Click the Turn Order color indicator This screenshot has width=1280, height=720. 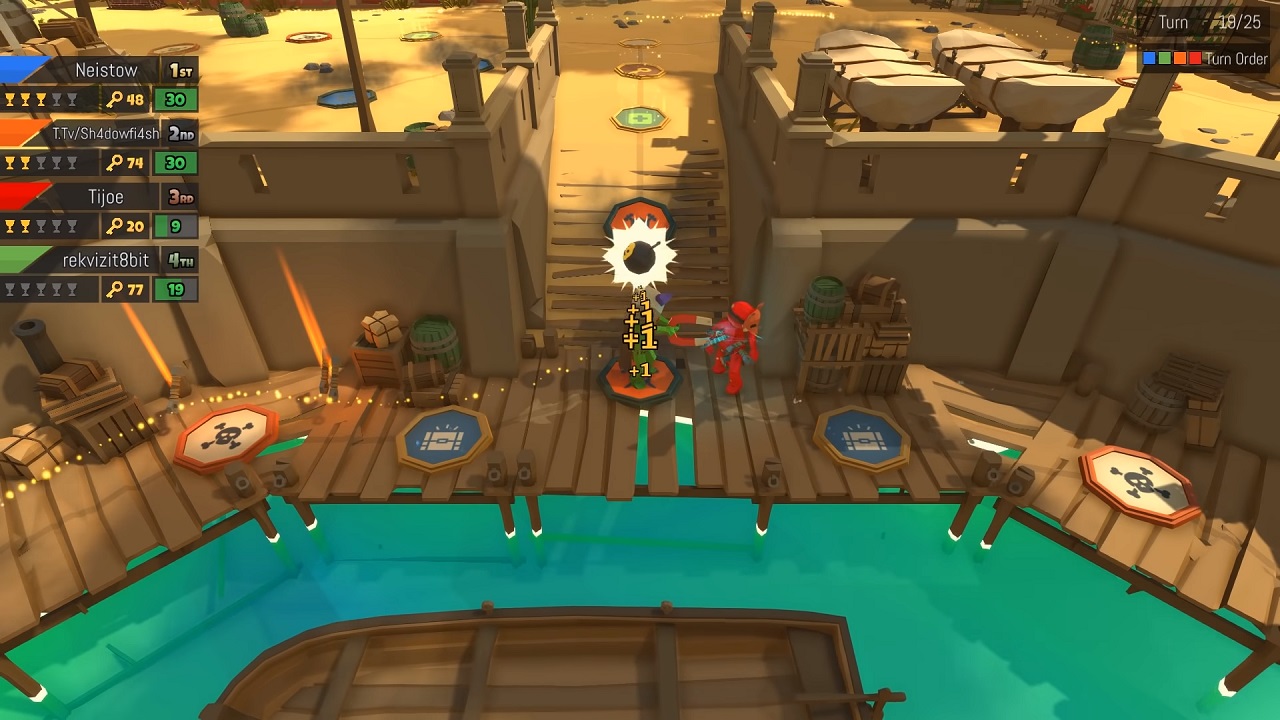1172,59
